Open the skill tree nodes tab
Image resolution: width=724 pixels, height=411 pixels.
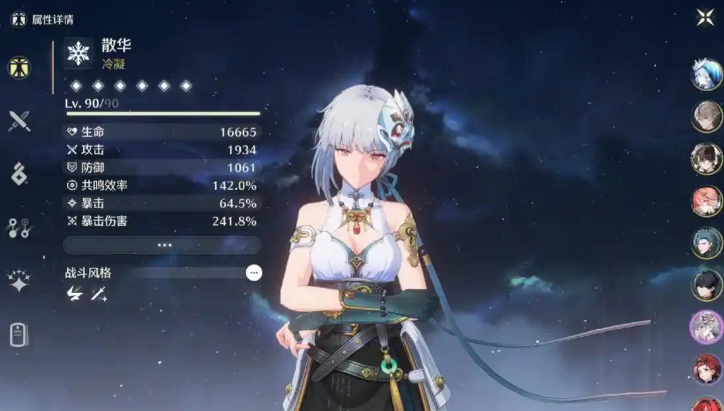click(x=19, y=227)
